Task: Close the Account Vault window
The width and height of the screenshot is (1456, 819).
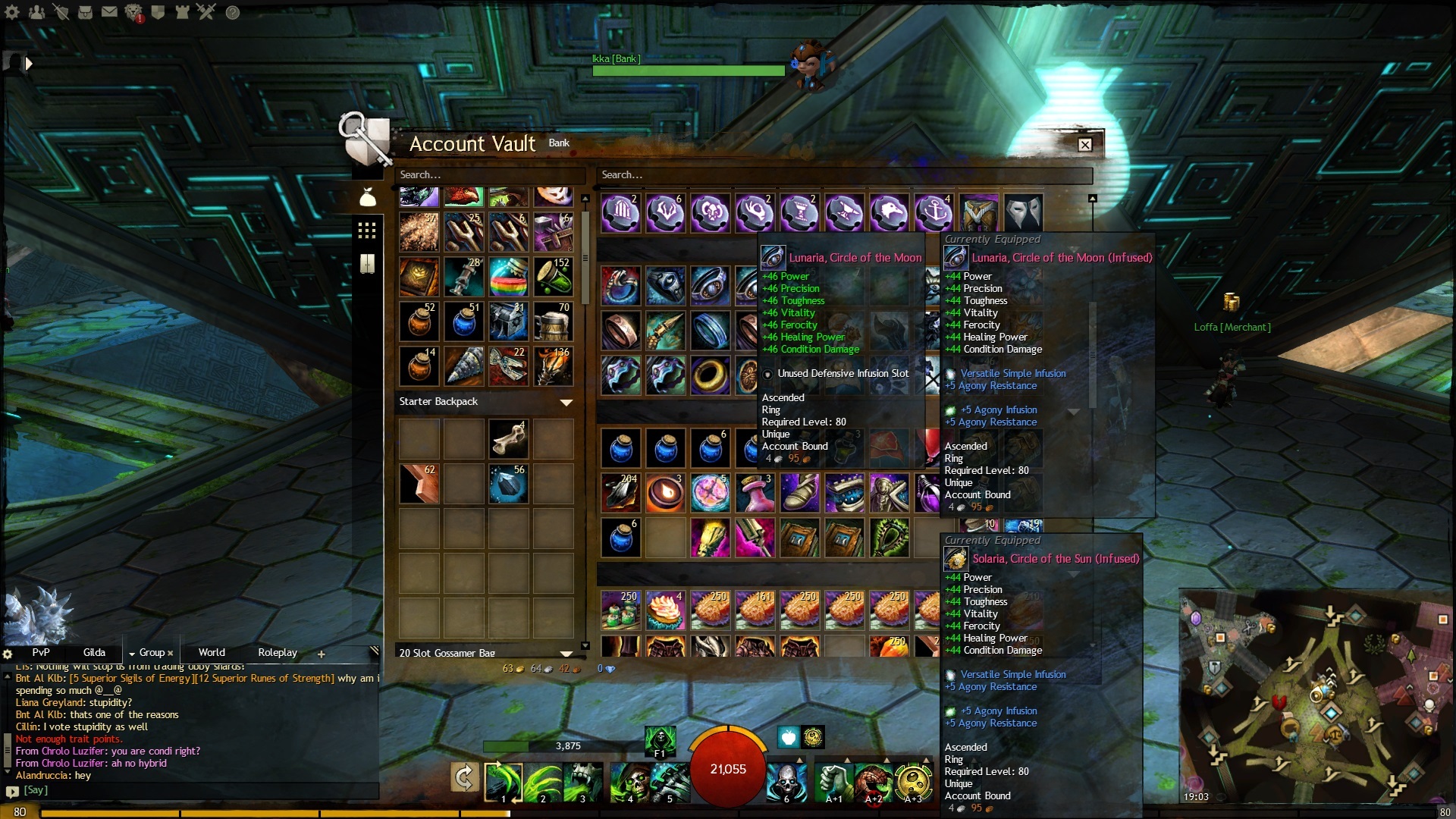Action: (1085, 145)
